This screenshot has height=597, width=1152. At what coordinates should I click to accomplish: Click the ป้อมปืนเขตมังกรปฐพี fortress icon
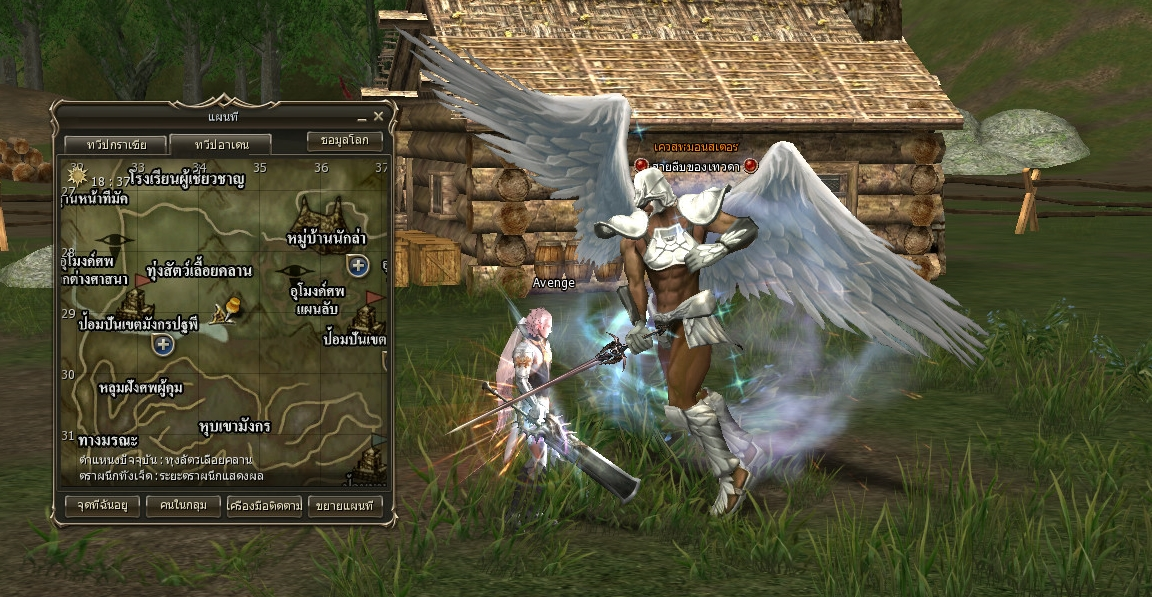click(x=135, y=301)
